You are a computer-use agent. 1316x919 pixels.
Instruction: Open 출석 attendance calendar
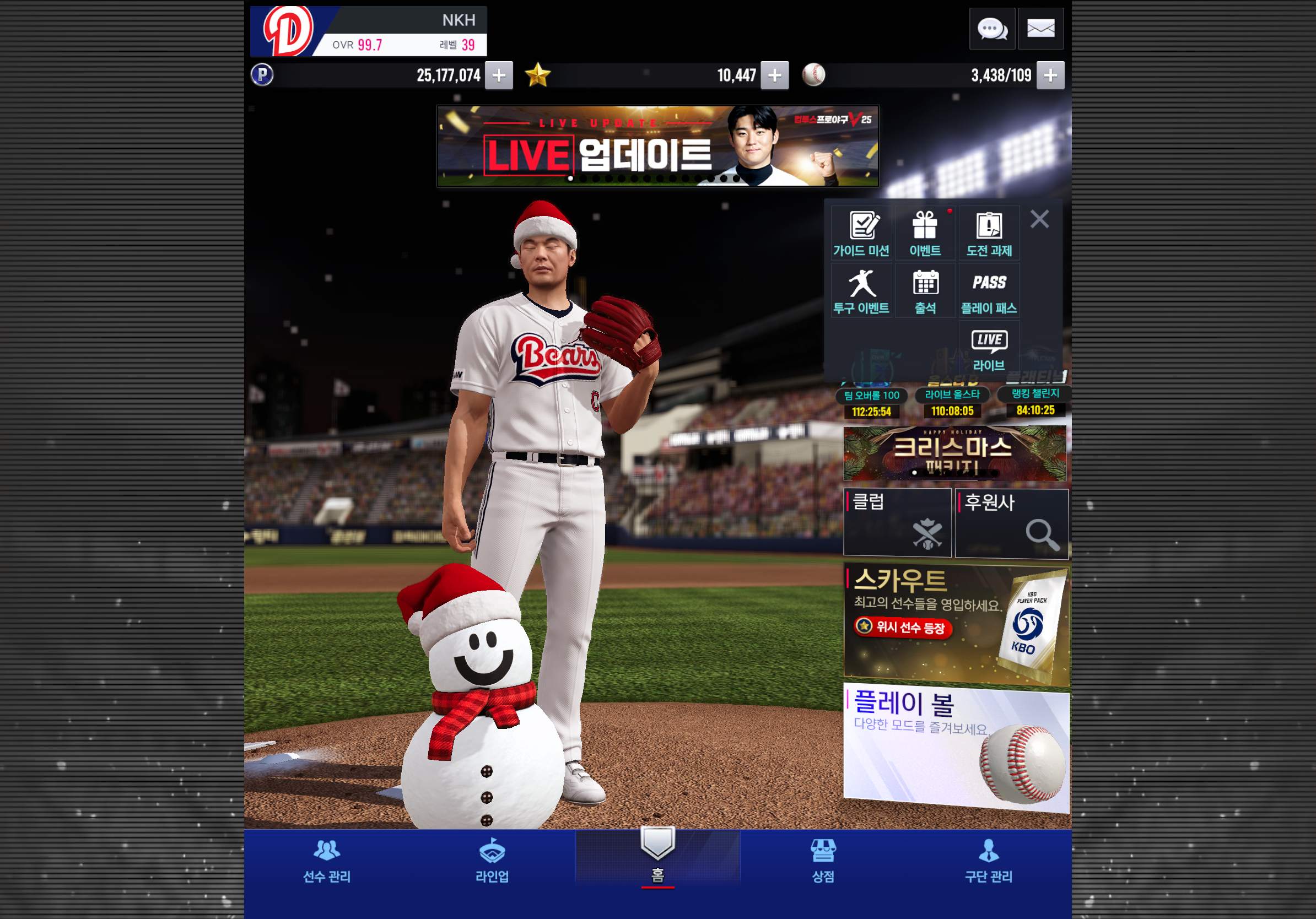925,291
